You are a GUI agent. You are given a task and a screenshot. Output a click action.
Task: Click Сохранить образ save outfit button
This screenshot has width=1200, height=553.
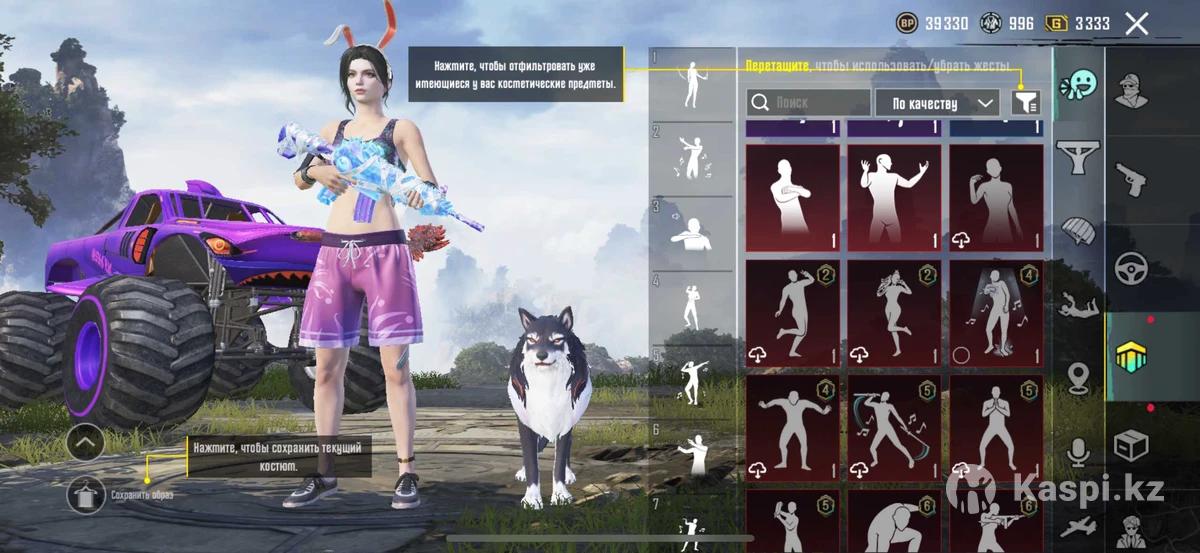[x=87, y=495]
